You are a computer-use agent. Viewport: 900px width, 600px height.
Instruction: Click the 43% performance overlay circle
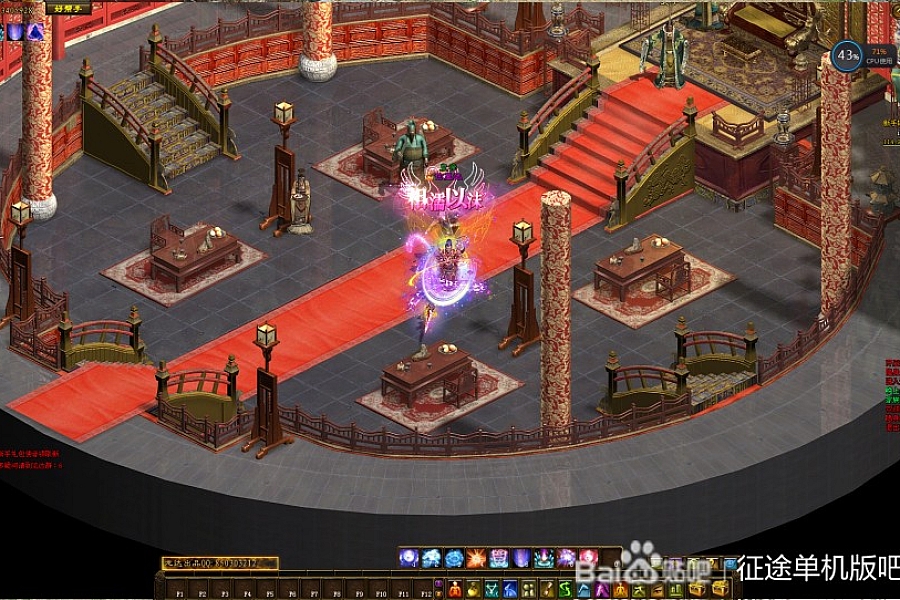click(x=847, y=55)
